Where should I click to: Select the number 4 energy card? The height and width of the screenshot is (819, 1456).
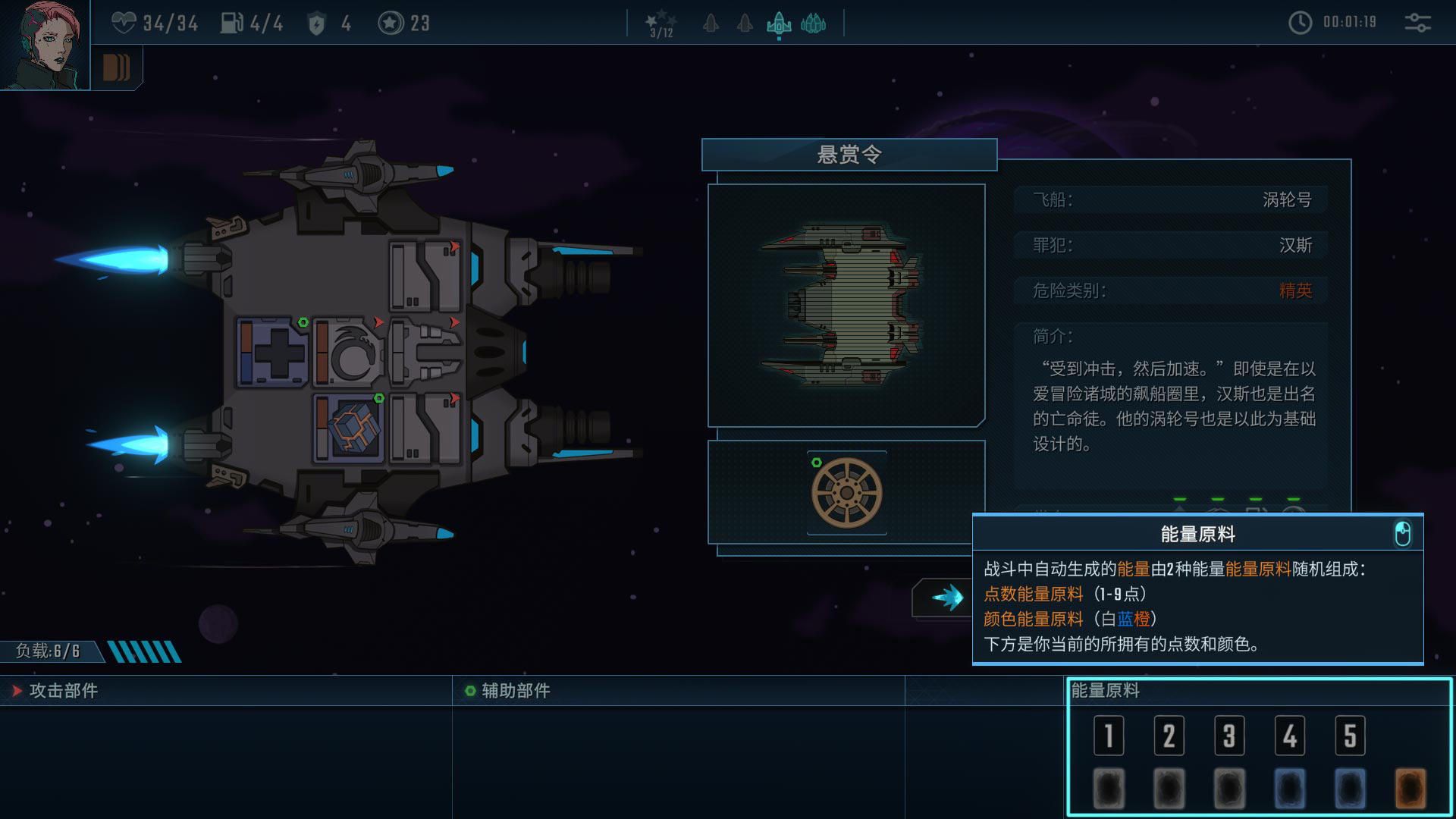point(1289,736)
